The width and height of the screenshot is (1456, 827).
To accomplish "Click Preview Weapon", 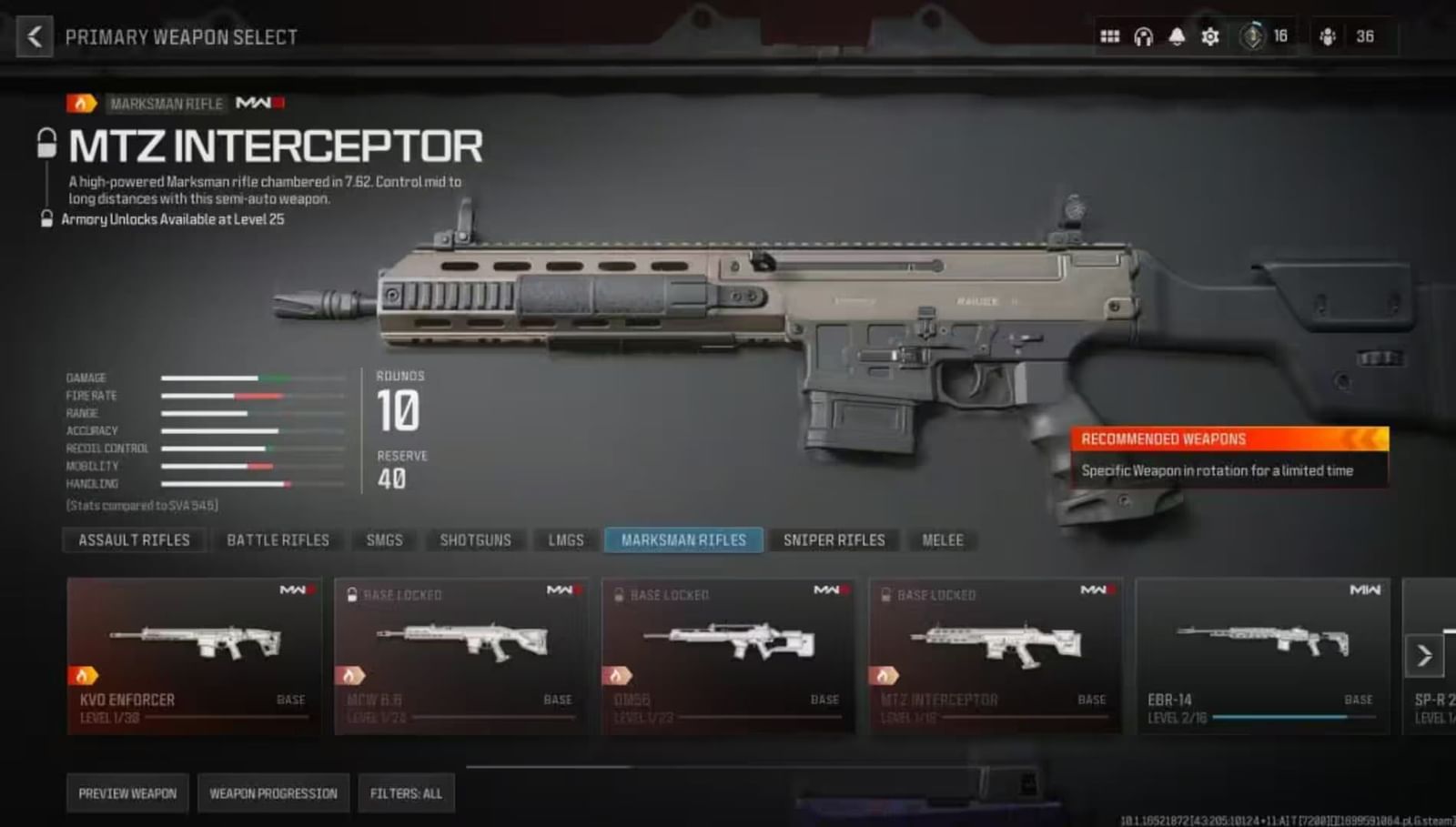I will [x=126, y=792].
